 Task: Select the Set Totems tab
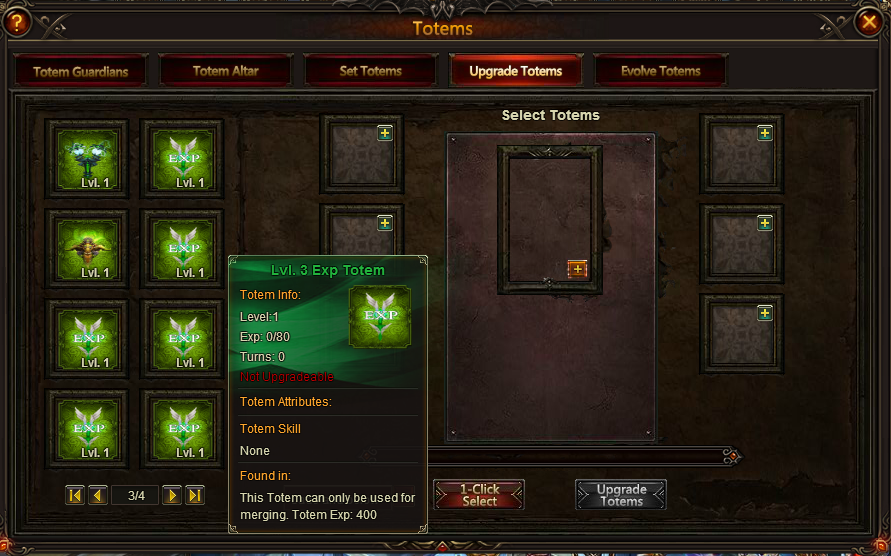point(370,71)
